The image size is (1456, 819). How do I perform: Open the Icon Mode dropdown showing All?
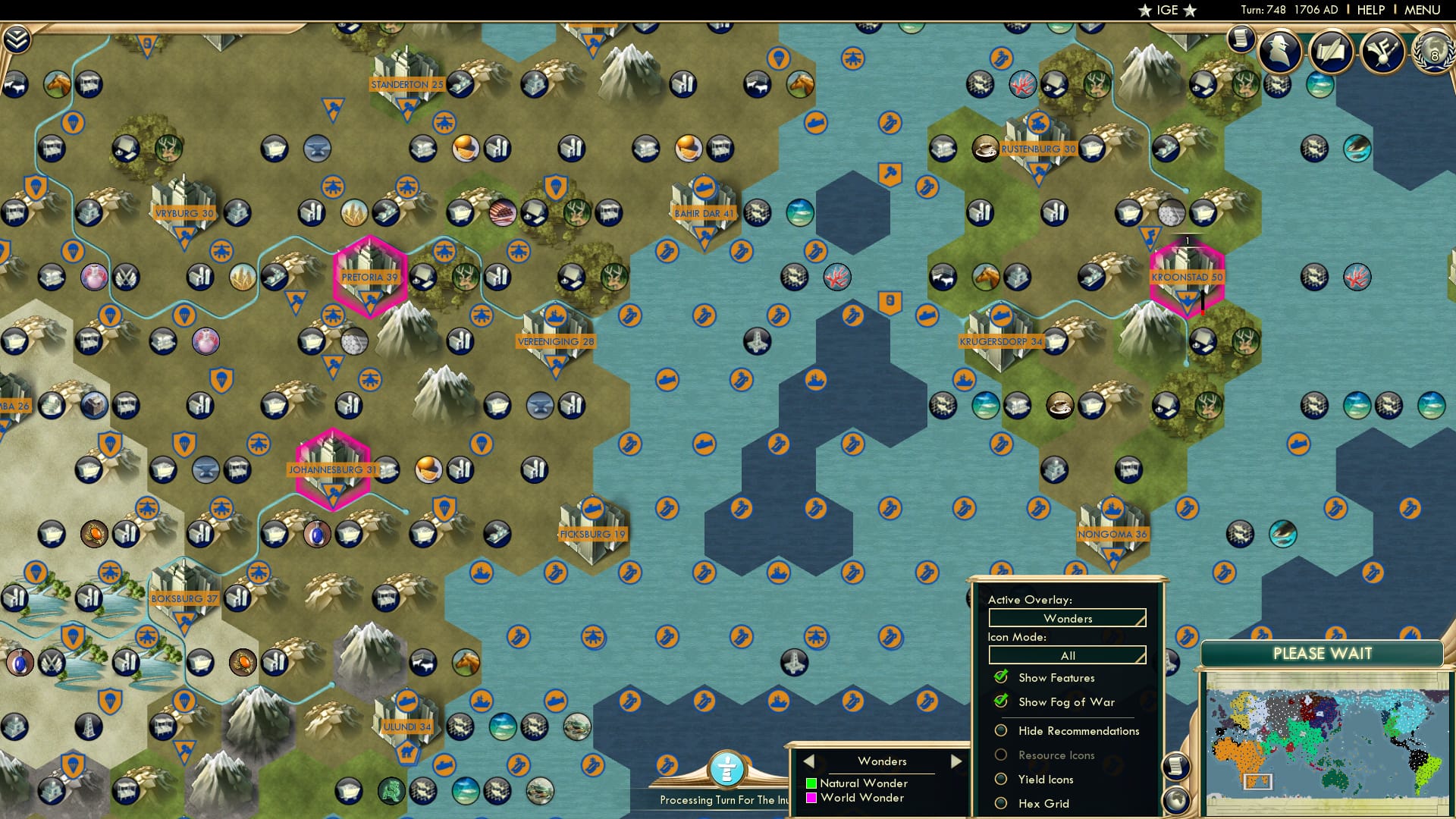pyautogui.click(x=1067, y=654)
